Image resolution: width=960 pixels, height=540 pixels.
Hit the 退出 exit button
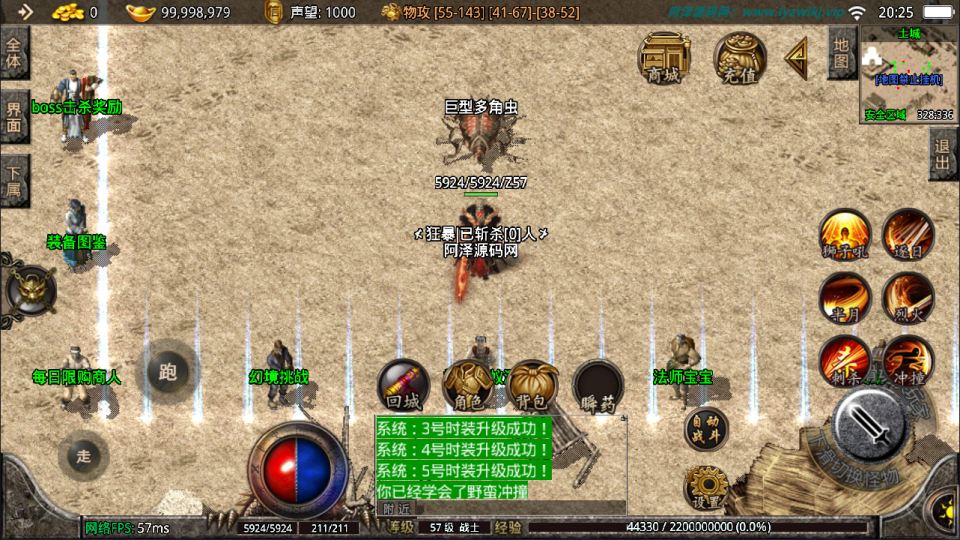point(943,154)
